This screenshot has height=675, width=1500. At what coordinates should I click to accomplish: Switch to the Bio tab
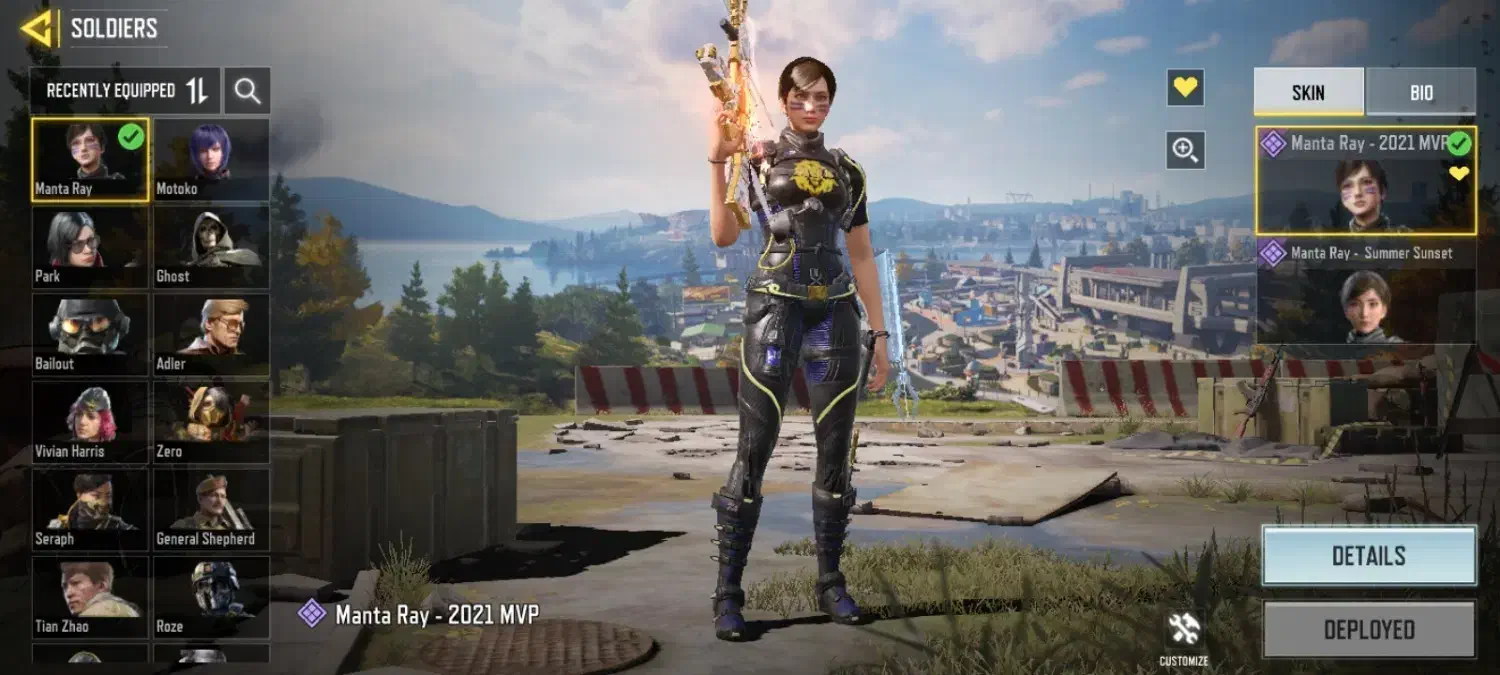pos(1421,92)
